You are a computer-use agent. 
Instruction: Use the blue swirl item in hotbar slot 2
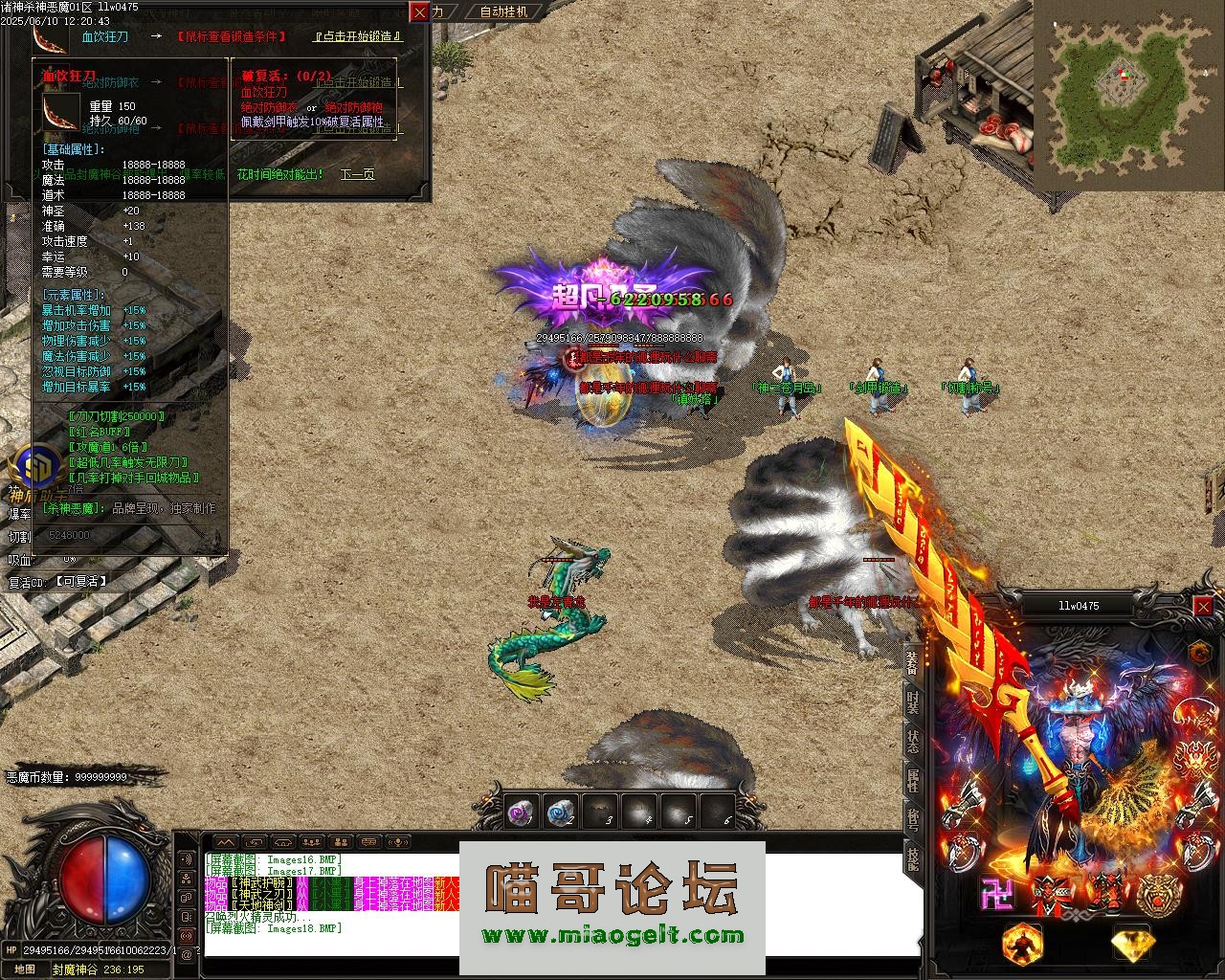[560, 813]
